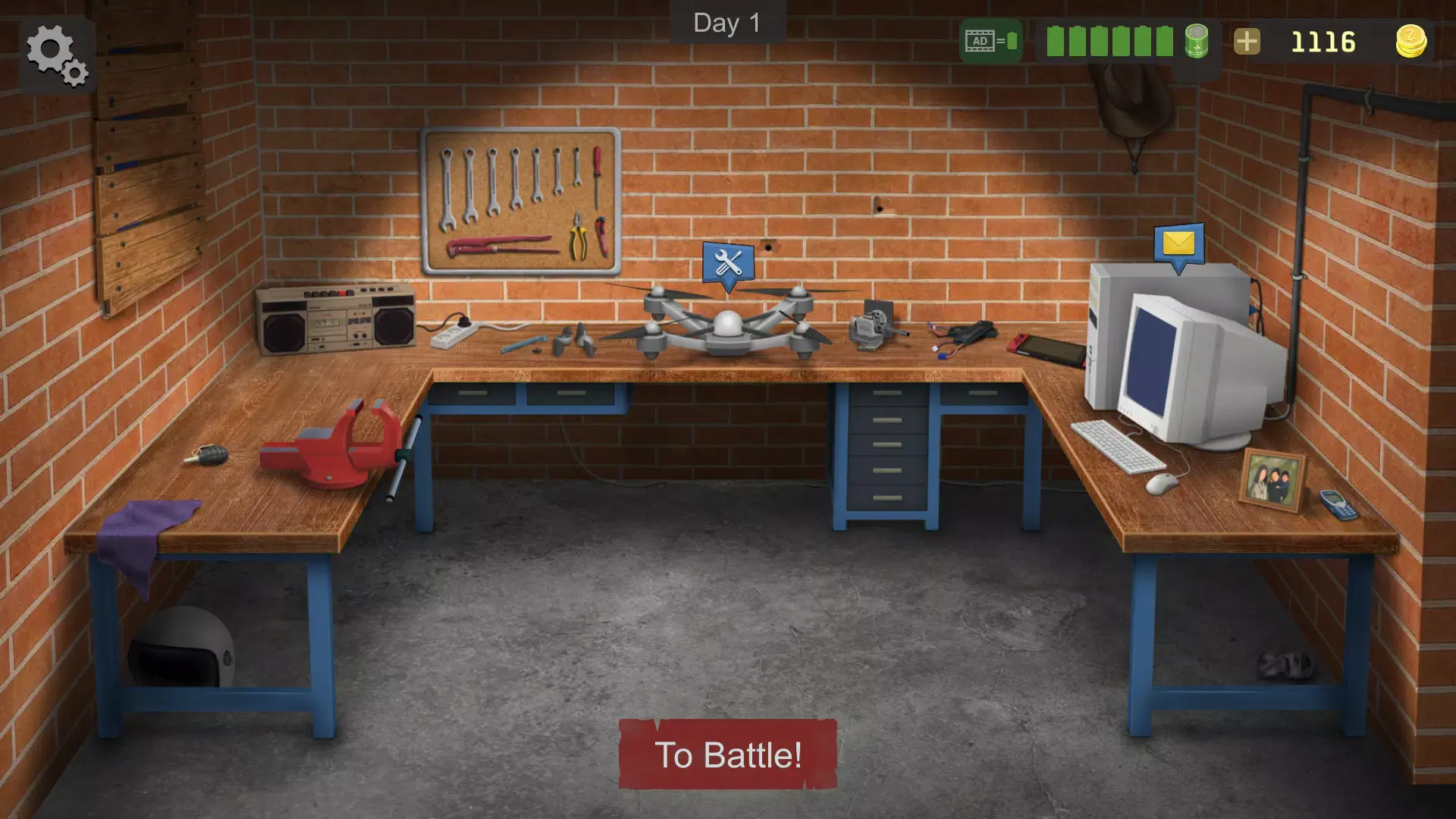The image size is (1456, 819).
Task: Select the pliers on the tool board
Action: (x=576, y=240)
